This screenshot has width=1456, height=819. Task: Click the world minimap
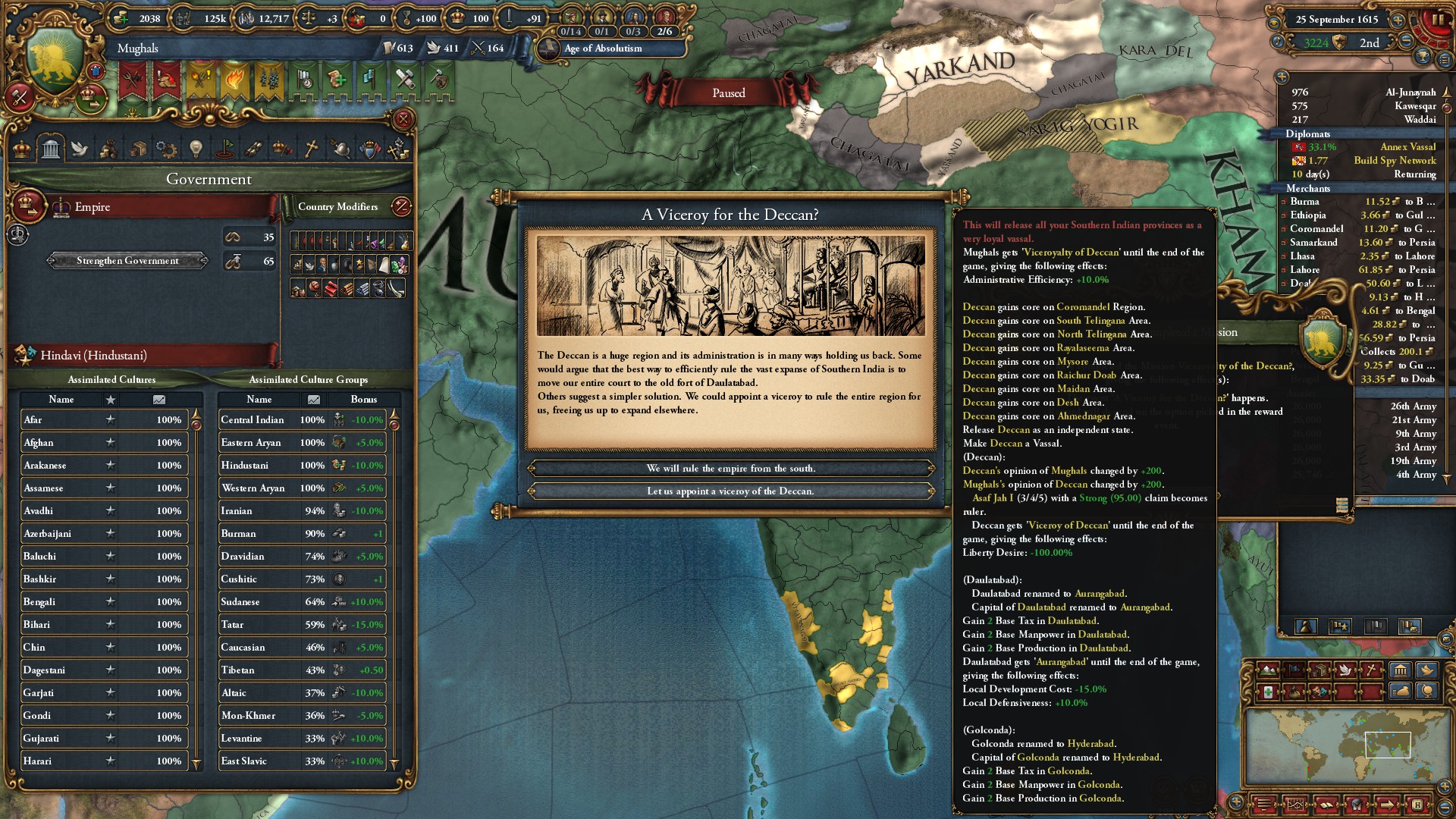coord(1348,747)
